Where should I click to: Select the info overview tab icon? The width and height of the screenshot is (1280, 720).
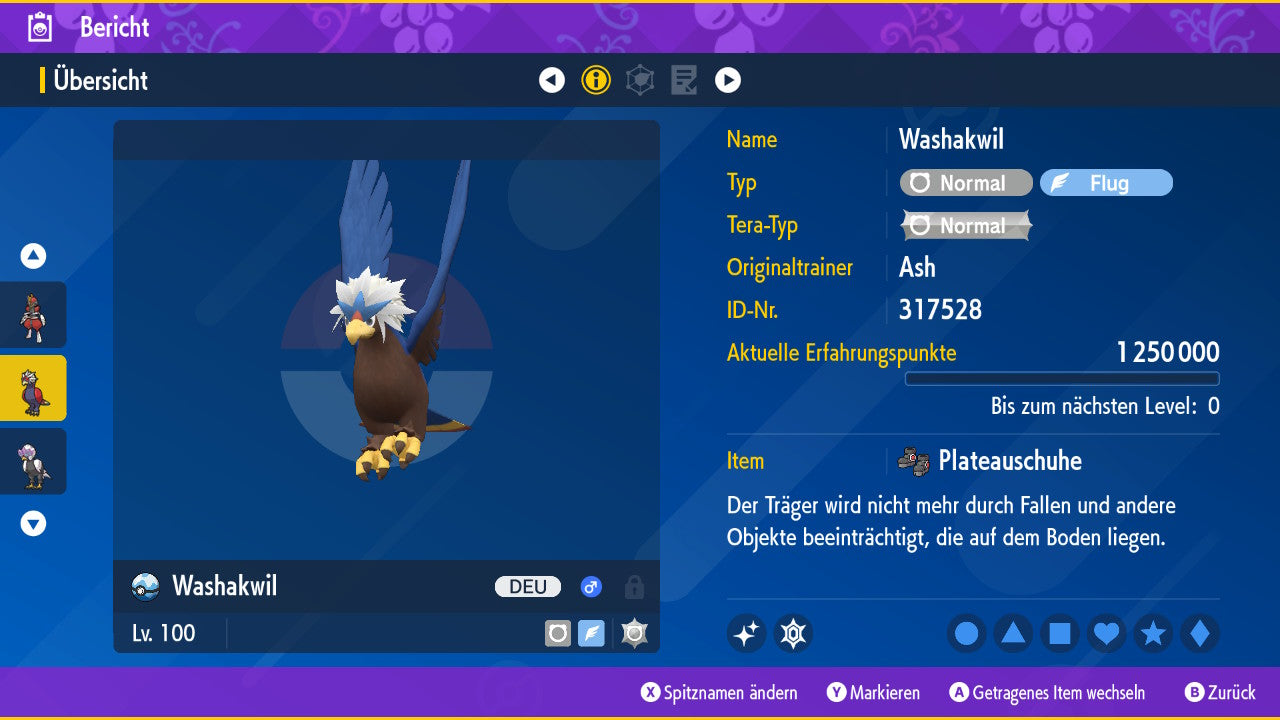click(596, 80)
